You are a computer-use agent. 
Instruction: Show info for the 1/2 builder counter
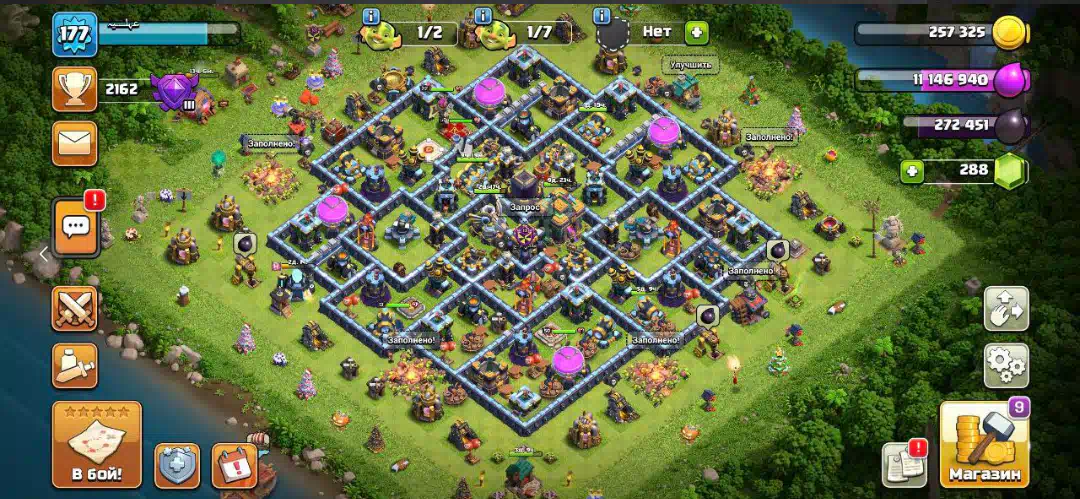click(x=372, y=16)
